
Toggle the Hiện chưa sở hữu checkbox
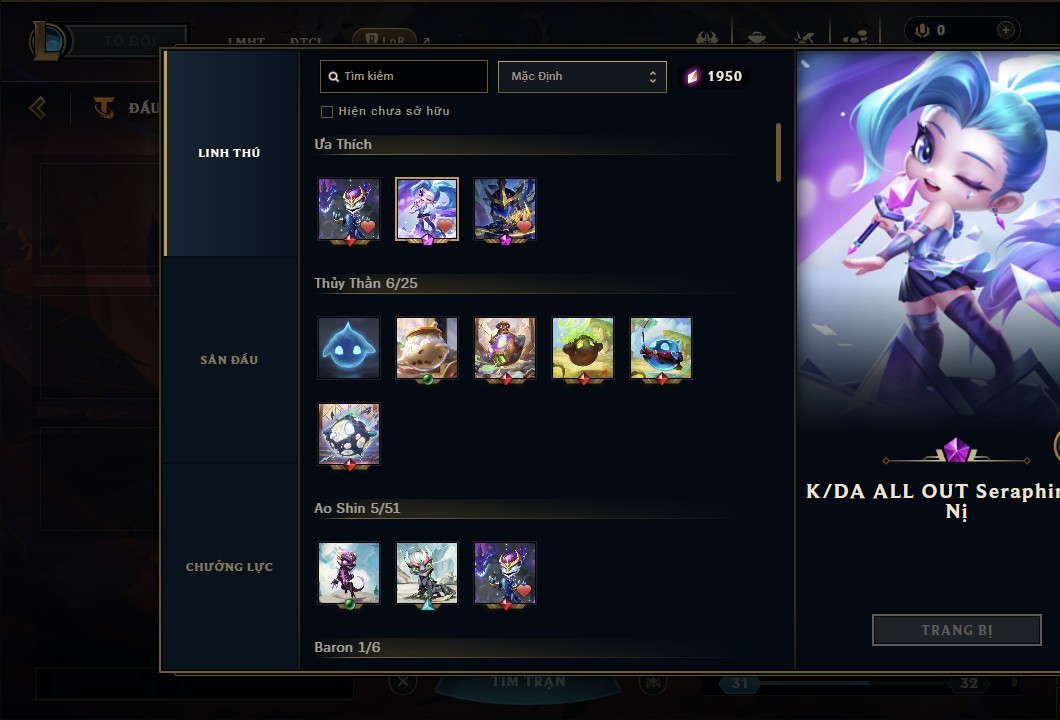pos(327,111)
